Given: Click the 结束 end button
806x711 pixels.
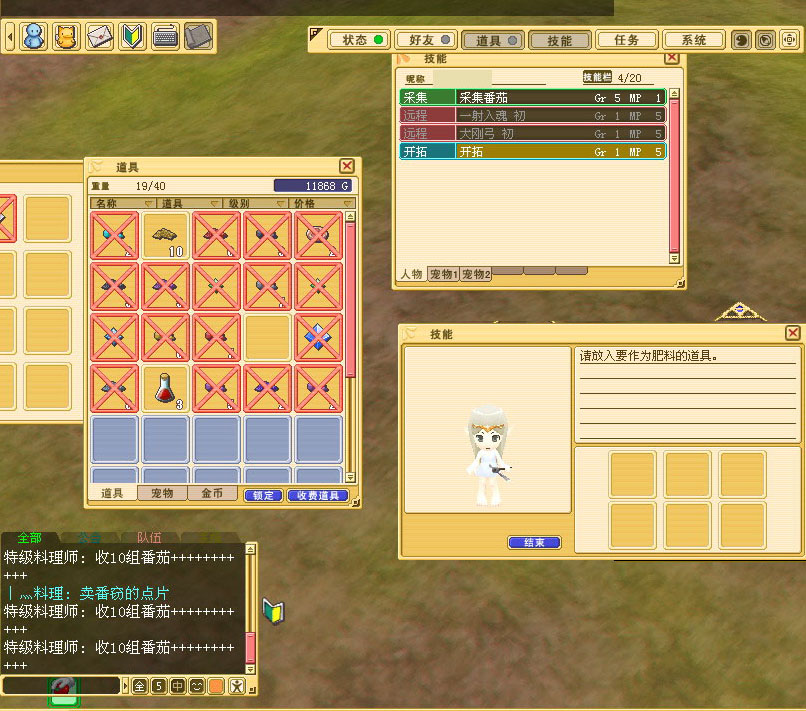Looking at the screenshot, I should pyautogui.click(x=534, y=543).
